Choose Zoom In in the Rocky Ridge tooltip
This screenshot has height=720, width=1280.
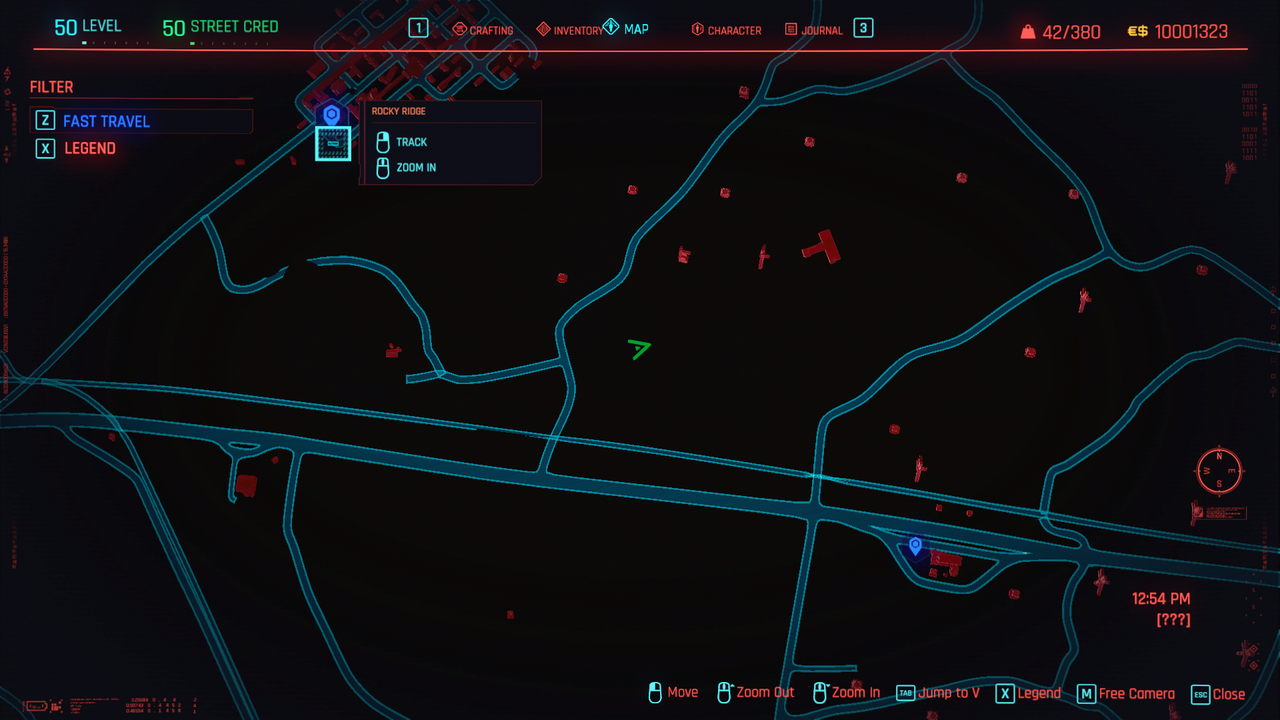coord(415,167)
